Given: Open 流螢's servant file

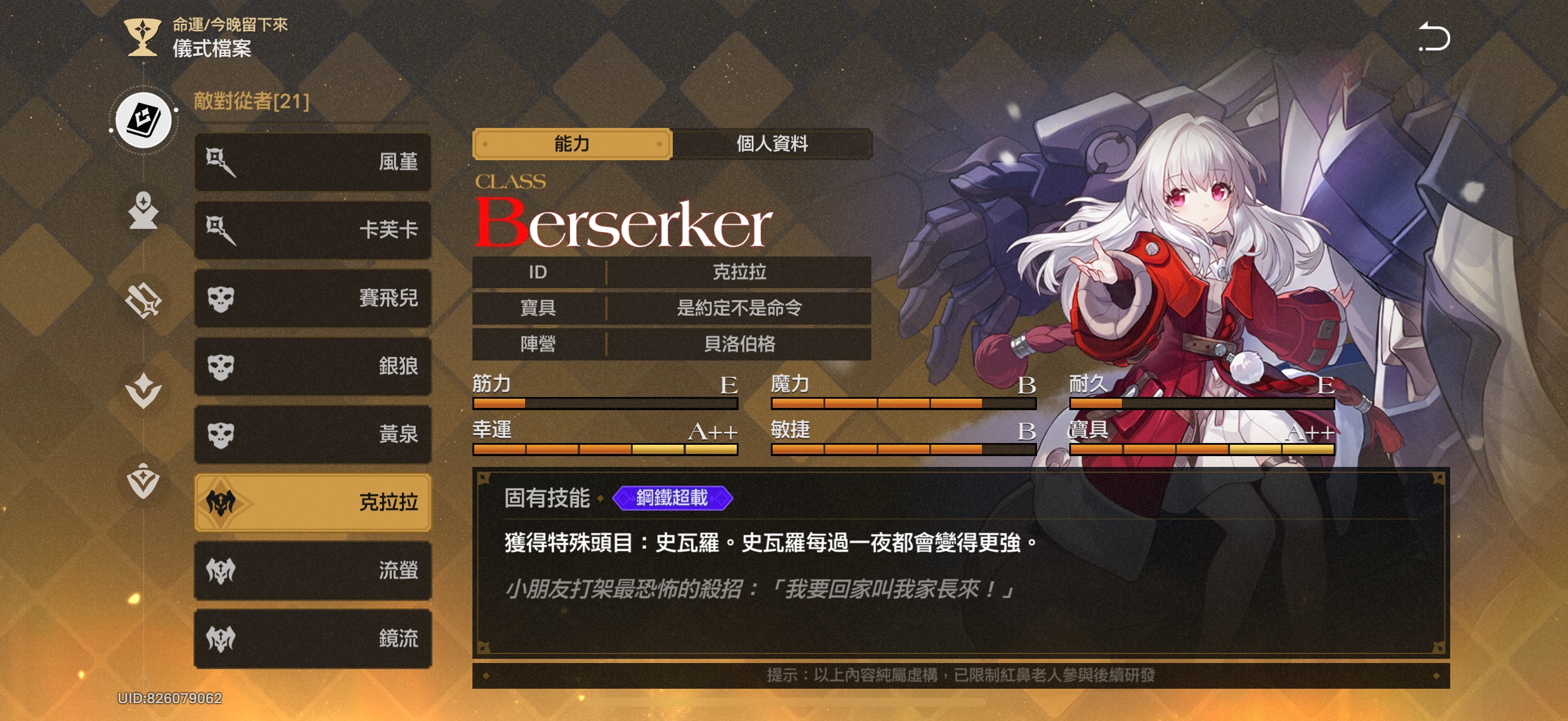Looking at the screenshot, I should click(312, 571).
